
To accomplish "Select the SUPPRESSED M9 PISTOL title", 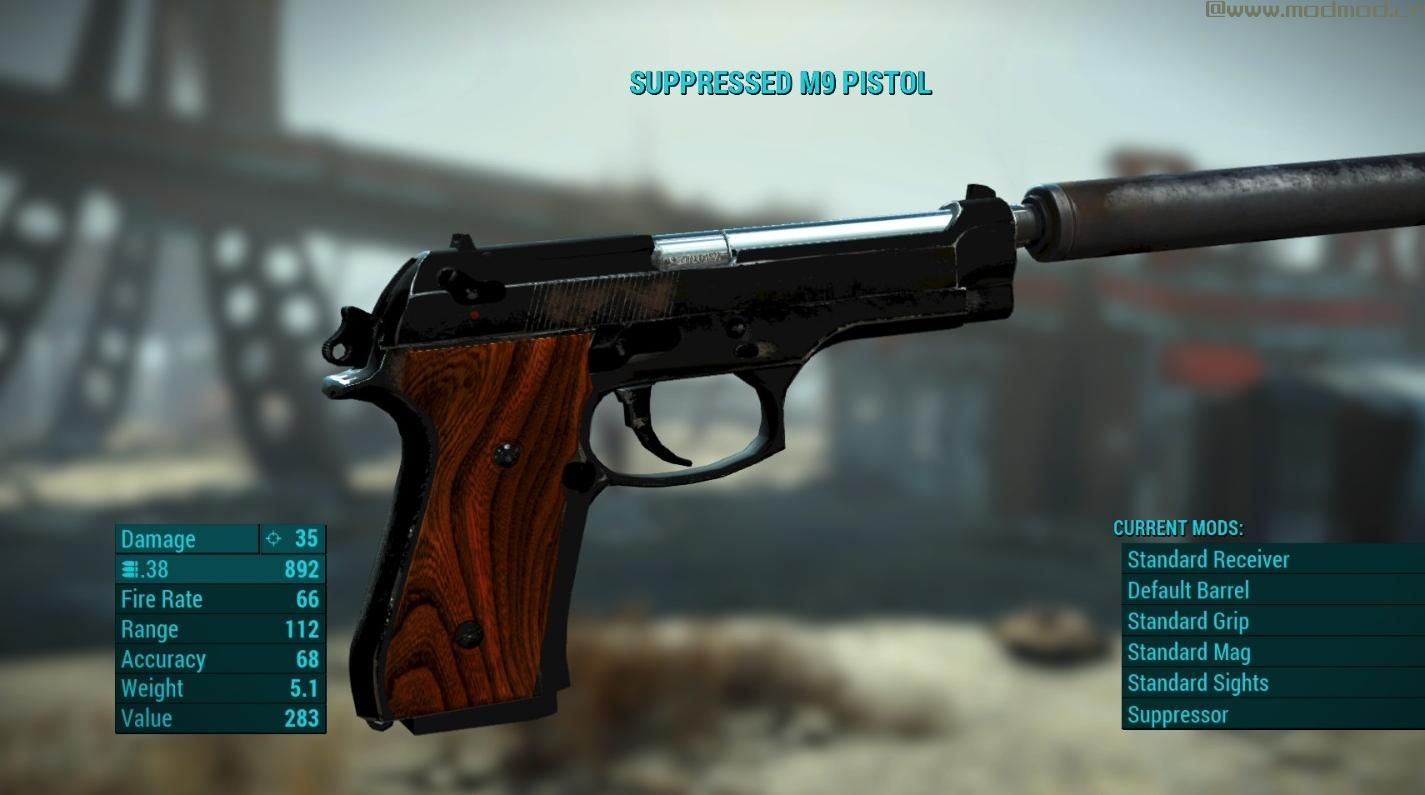I will pos(780,84).
